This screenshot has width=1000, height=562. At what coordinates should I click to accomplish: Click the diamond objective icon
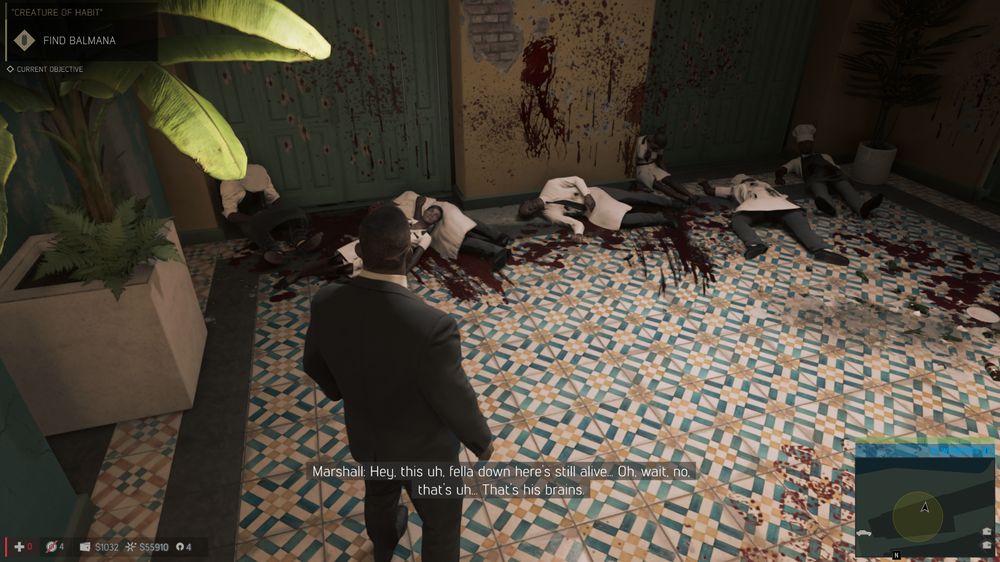pos(25,40)
